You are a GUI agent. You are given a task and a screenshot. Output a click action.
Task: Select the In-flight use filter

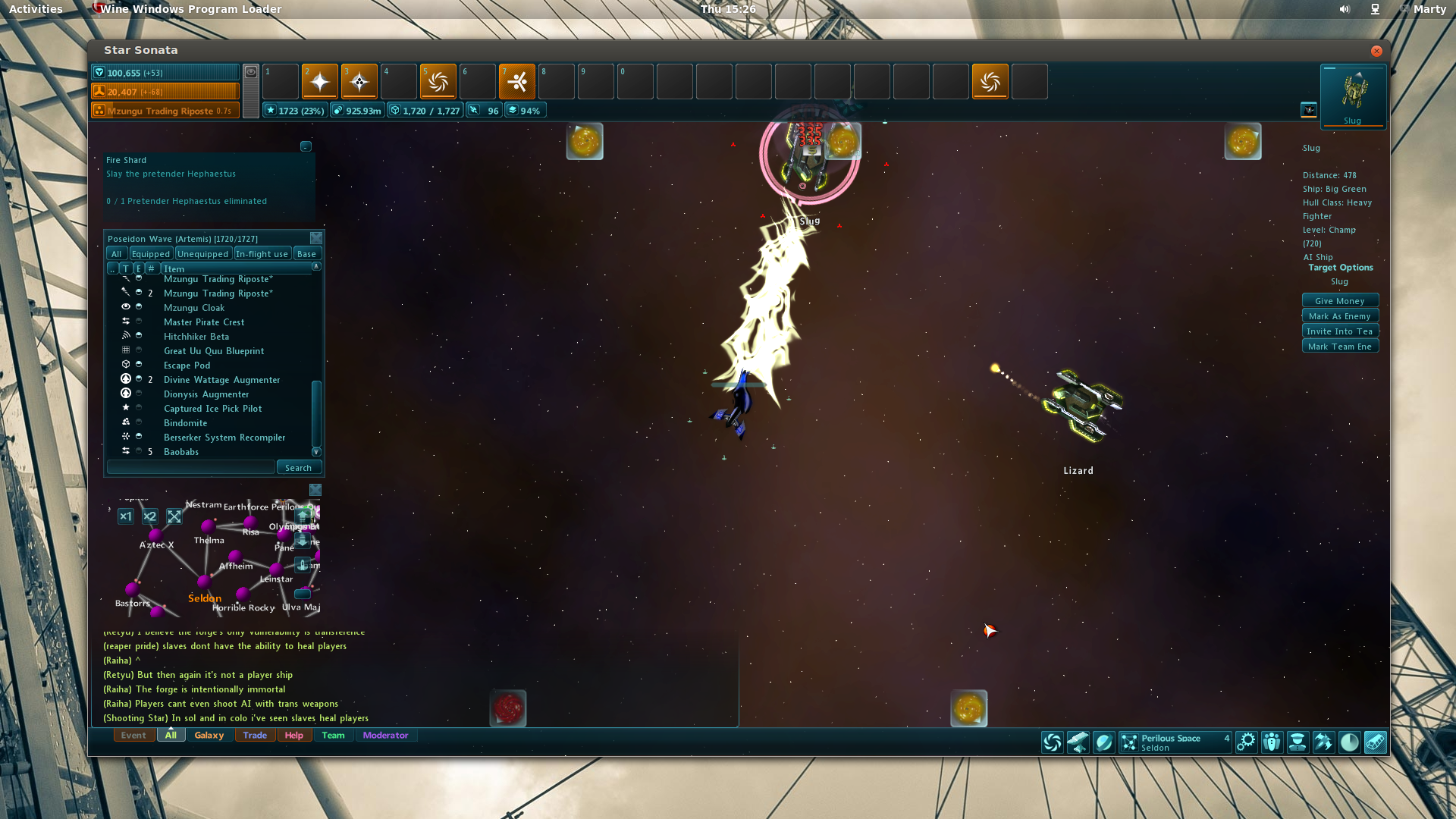(262, 254)
